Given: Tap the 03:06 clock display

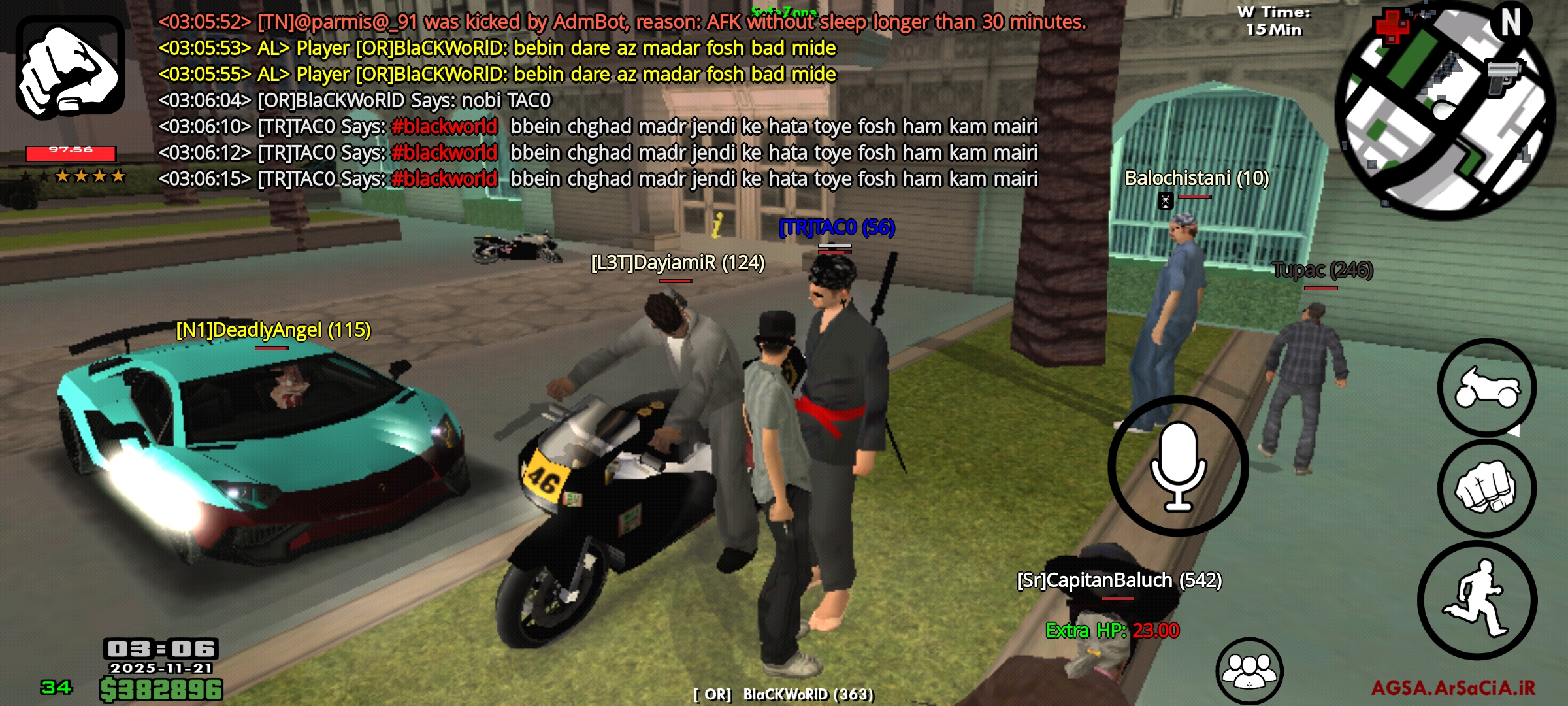Looking at the screenshot, I should point(162,650).
